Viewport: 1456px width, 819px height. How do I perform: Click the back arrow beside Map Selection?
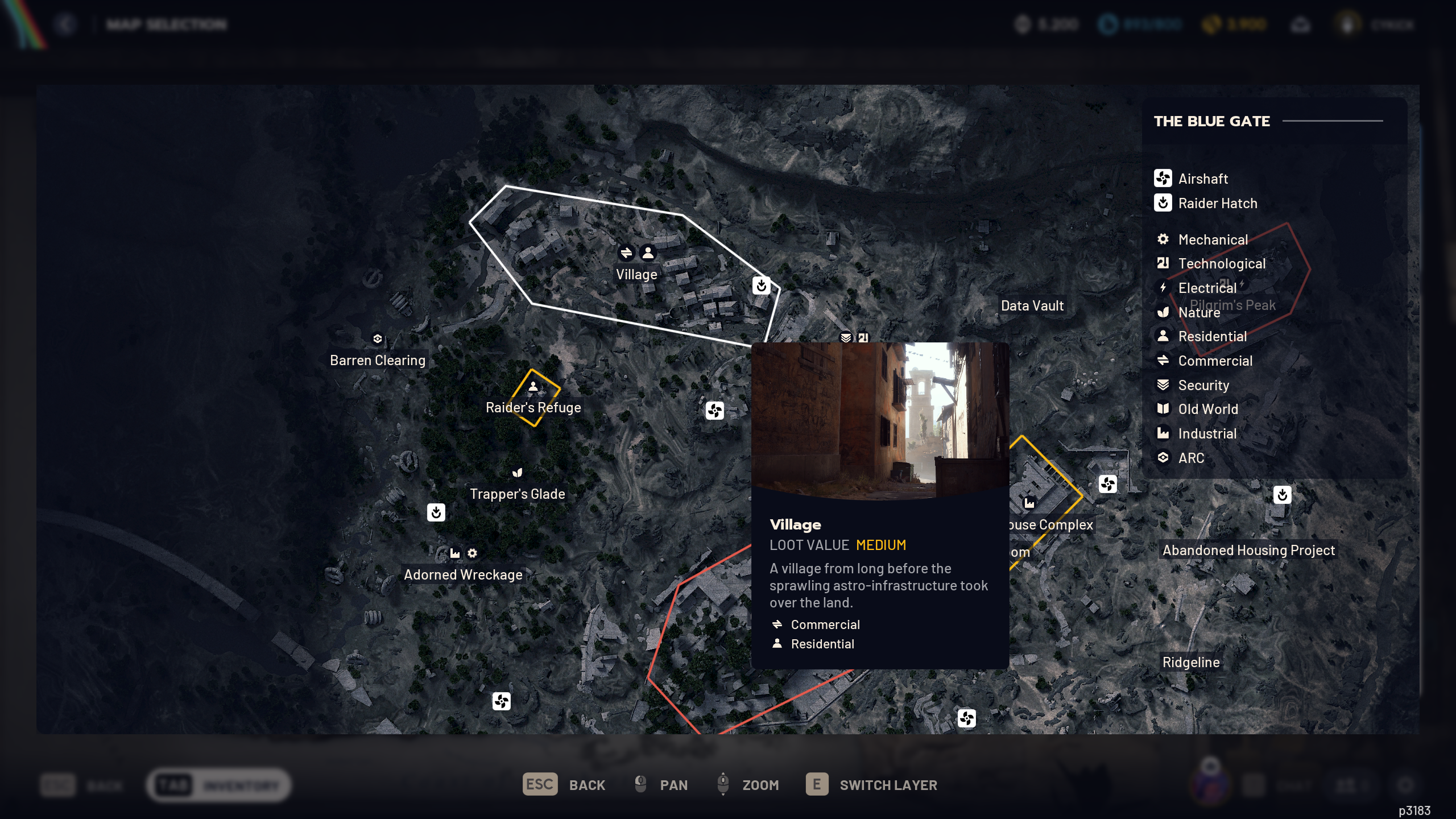tap(67, 24)
